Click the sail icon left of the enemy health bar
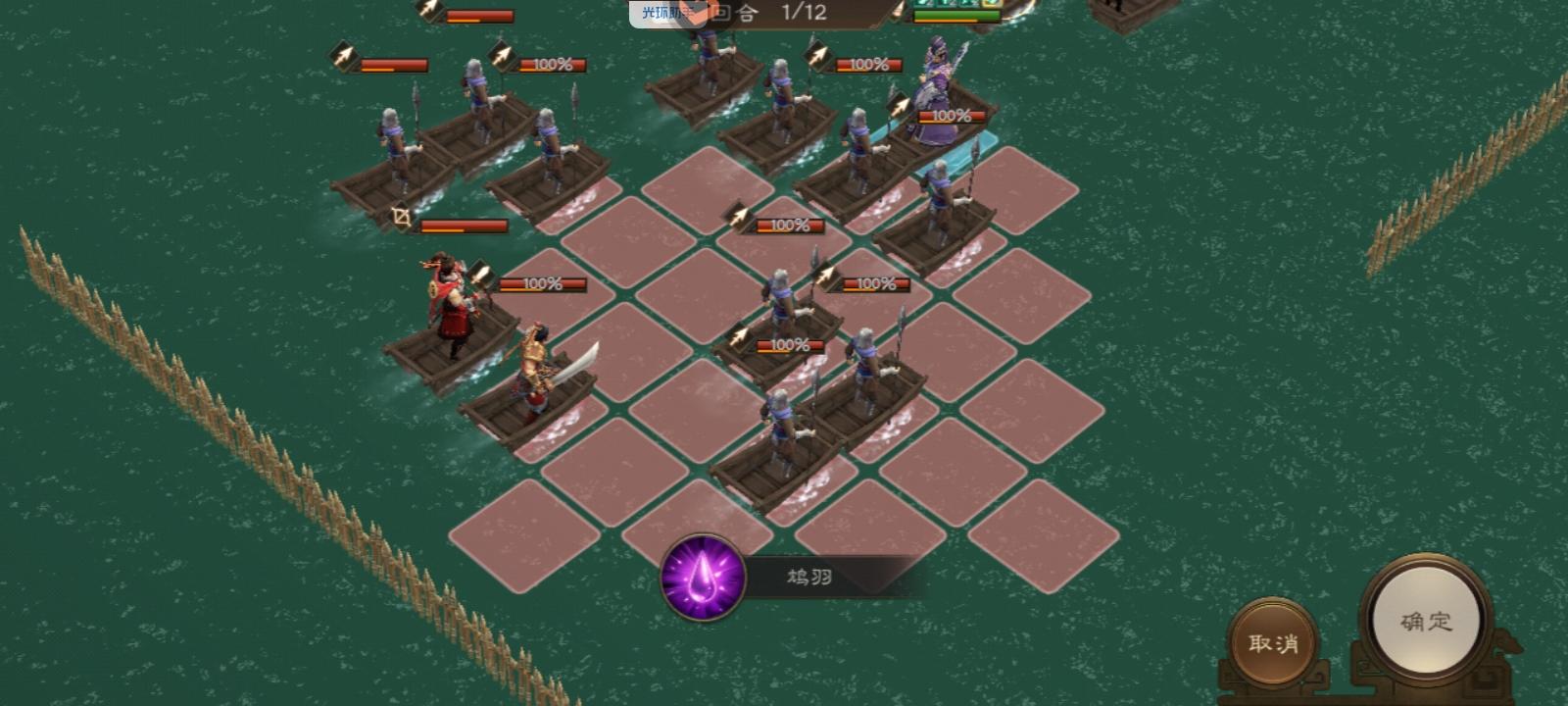The height and width of the screenshot is (706, 1568). pos(896,12)
